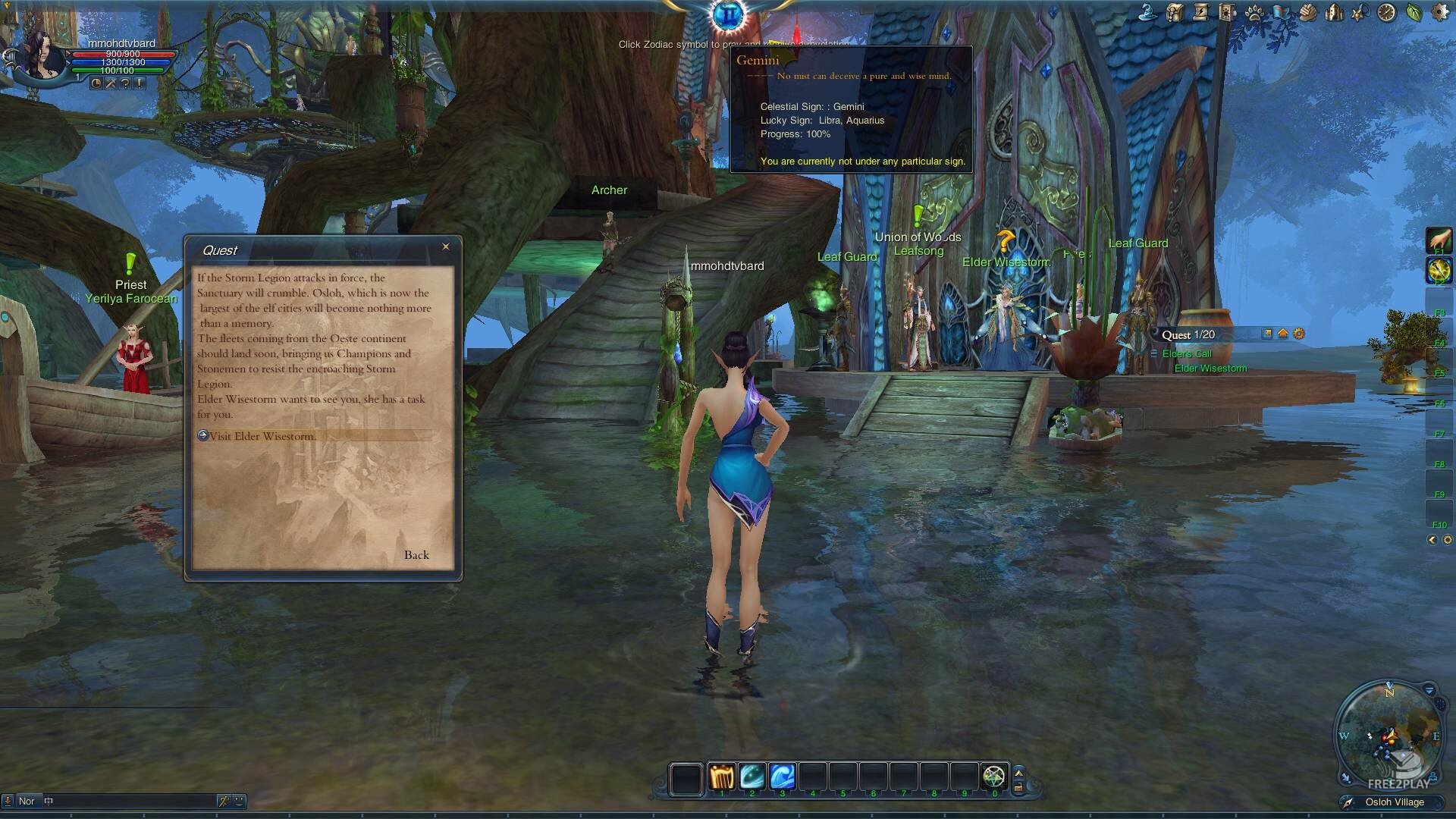Open the green leaf menu icon
The image size is (1456, 819).
click(x=1414, y=12)
